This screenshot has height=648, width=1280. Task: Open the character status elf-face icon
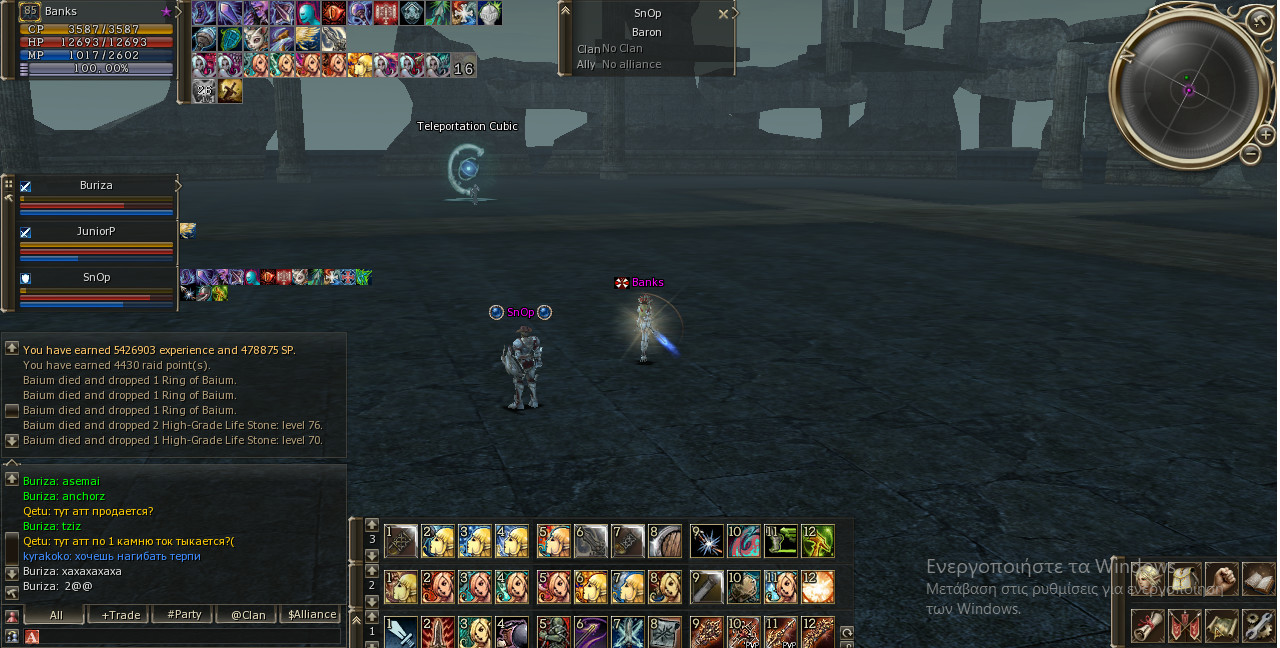point(1149,579)
